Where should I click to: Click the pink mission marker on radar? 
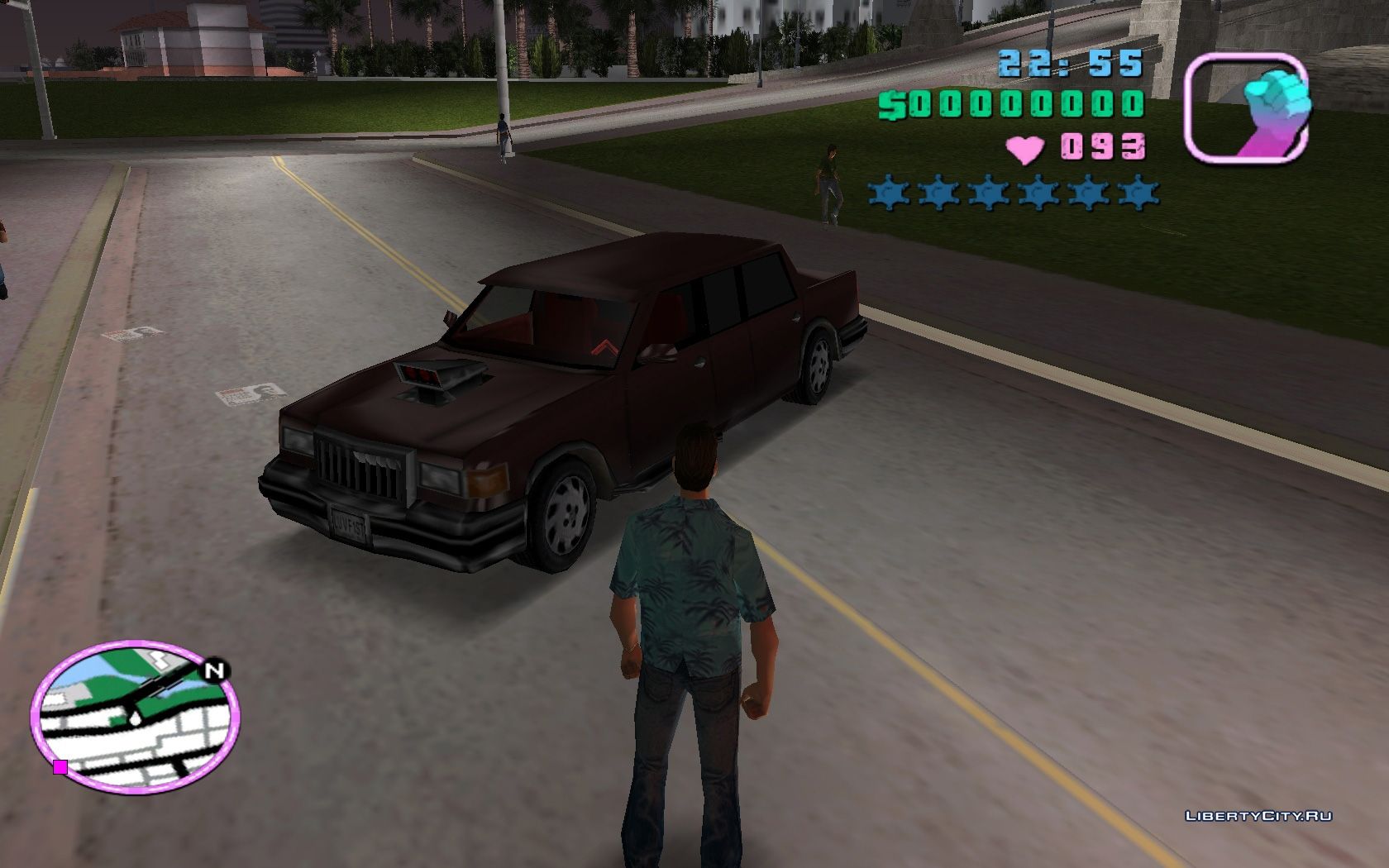pyautogui.click(x=60, y=767)
